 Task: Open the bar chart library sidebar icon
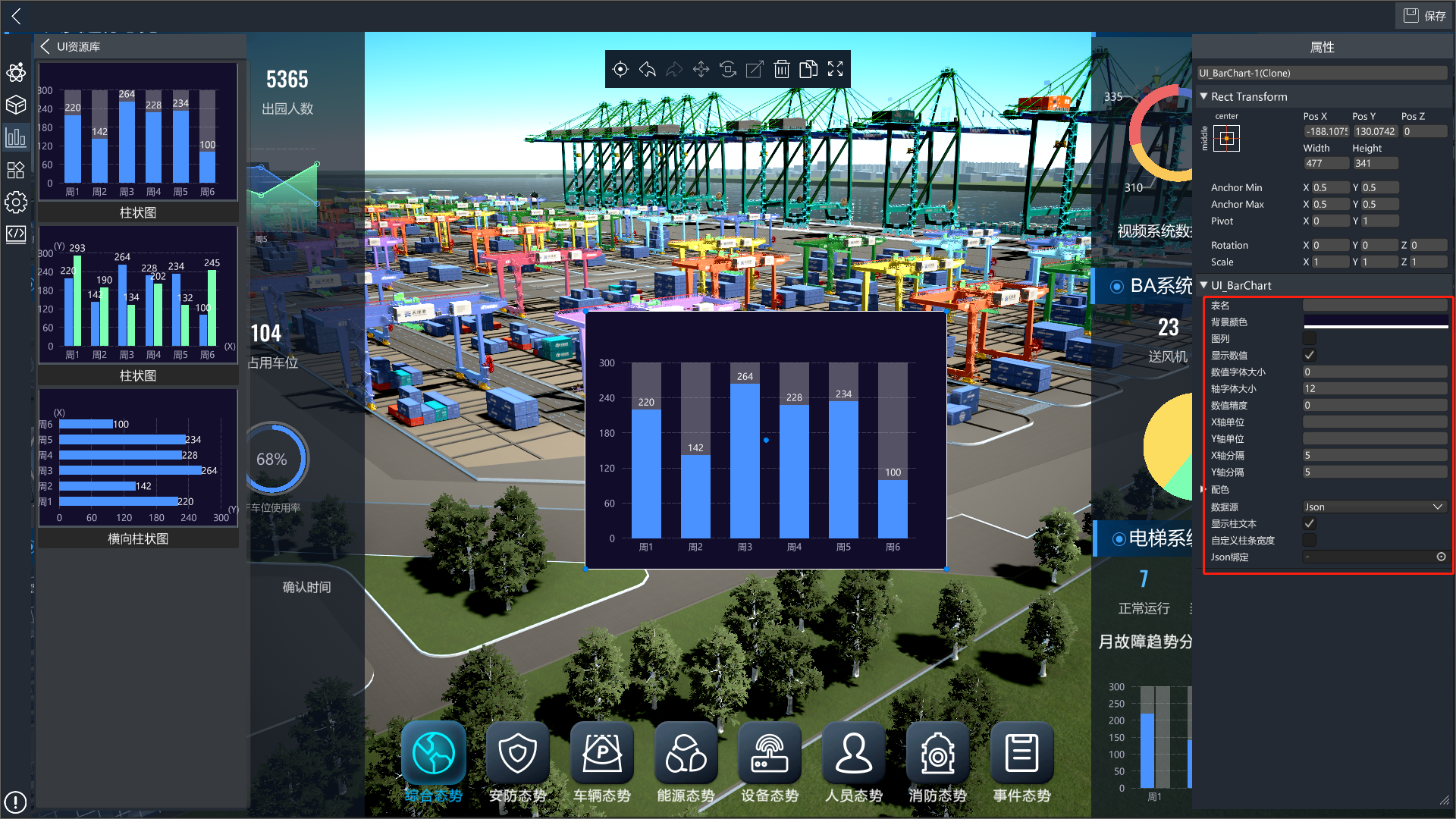click(x=16, y=137)
